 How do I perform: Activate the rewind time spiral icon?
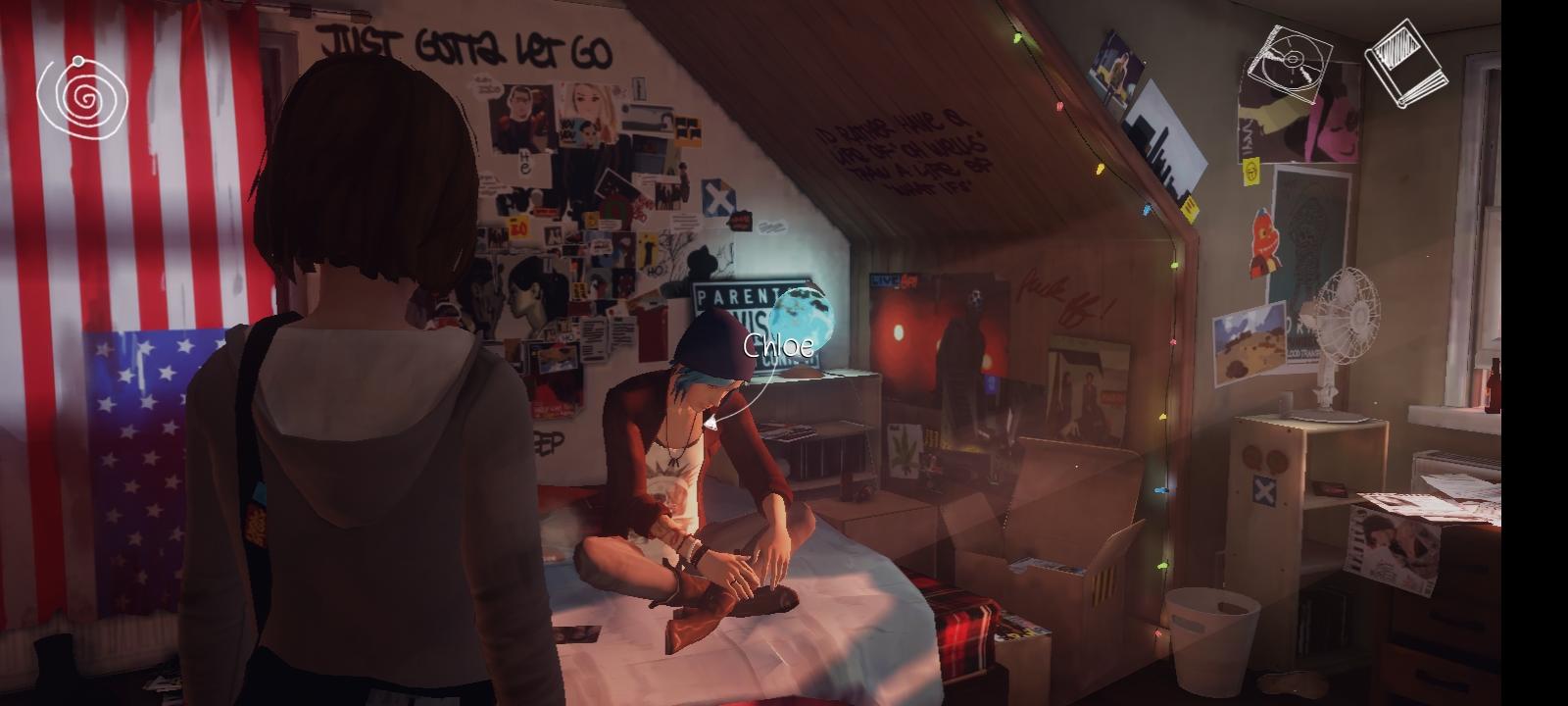83,98
